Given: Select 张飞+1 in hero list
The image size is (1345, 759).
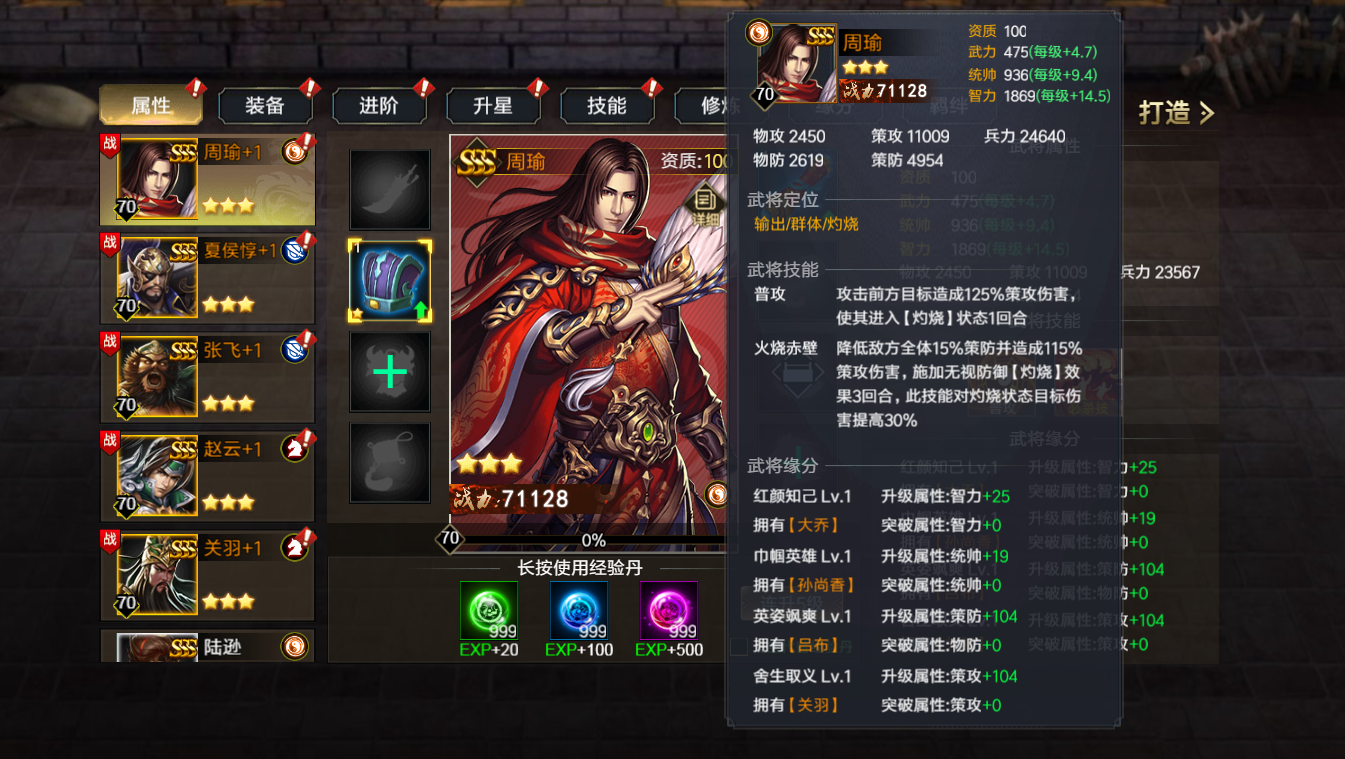Looking at the screenshot, I should point(207,378).
